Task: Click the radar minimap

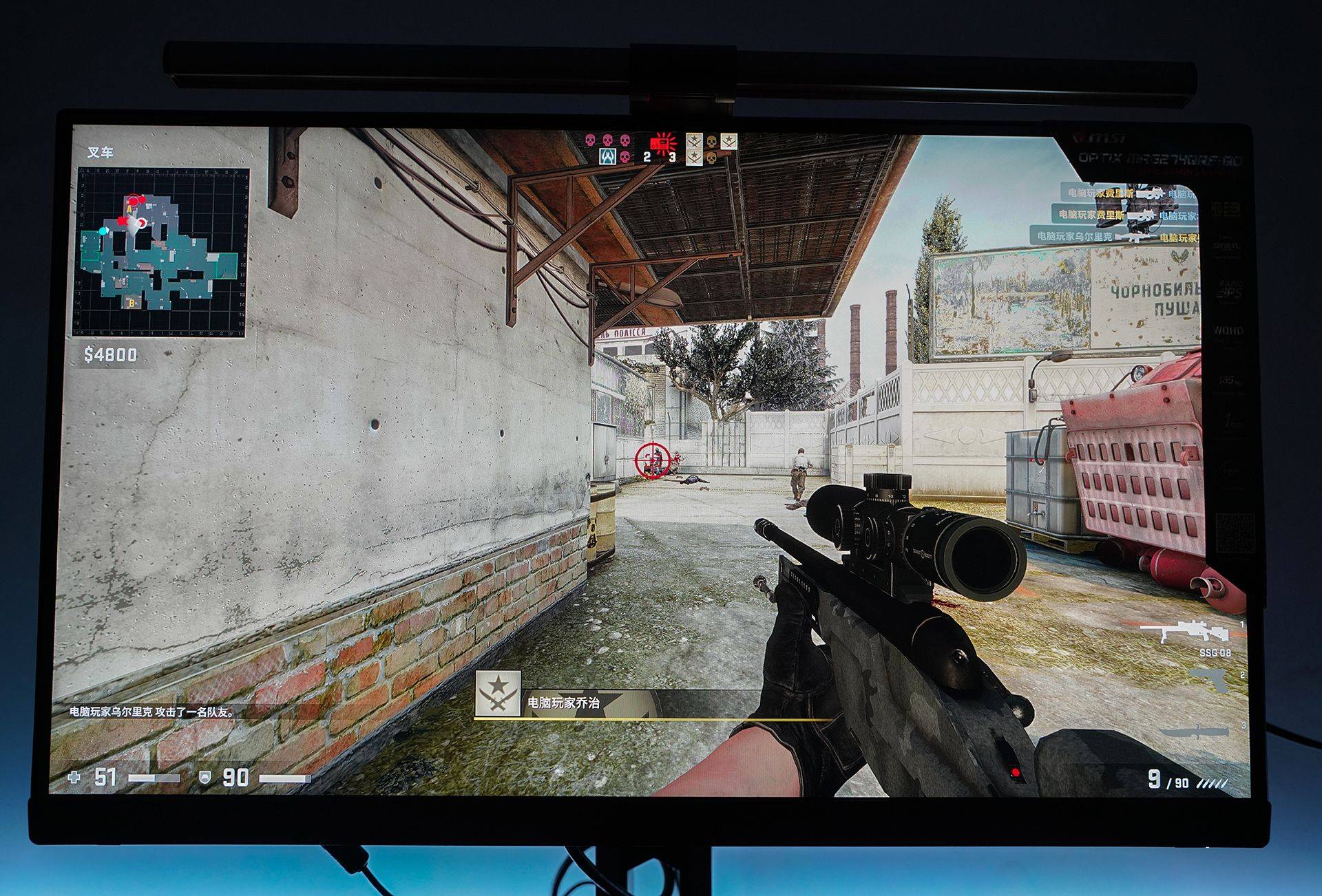Action: point(161,252)
